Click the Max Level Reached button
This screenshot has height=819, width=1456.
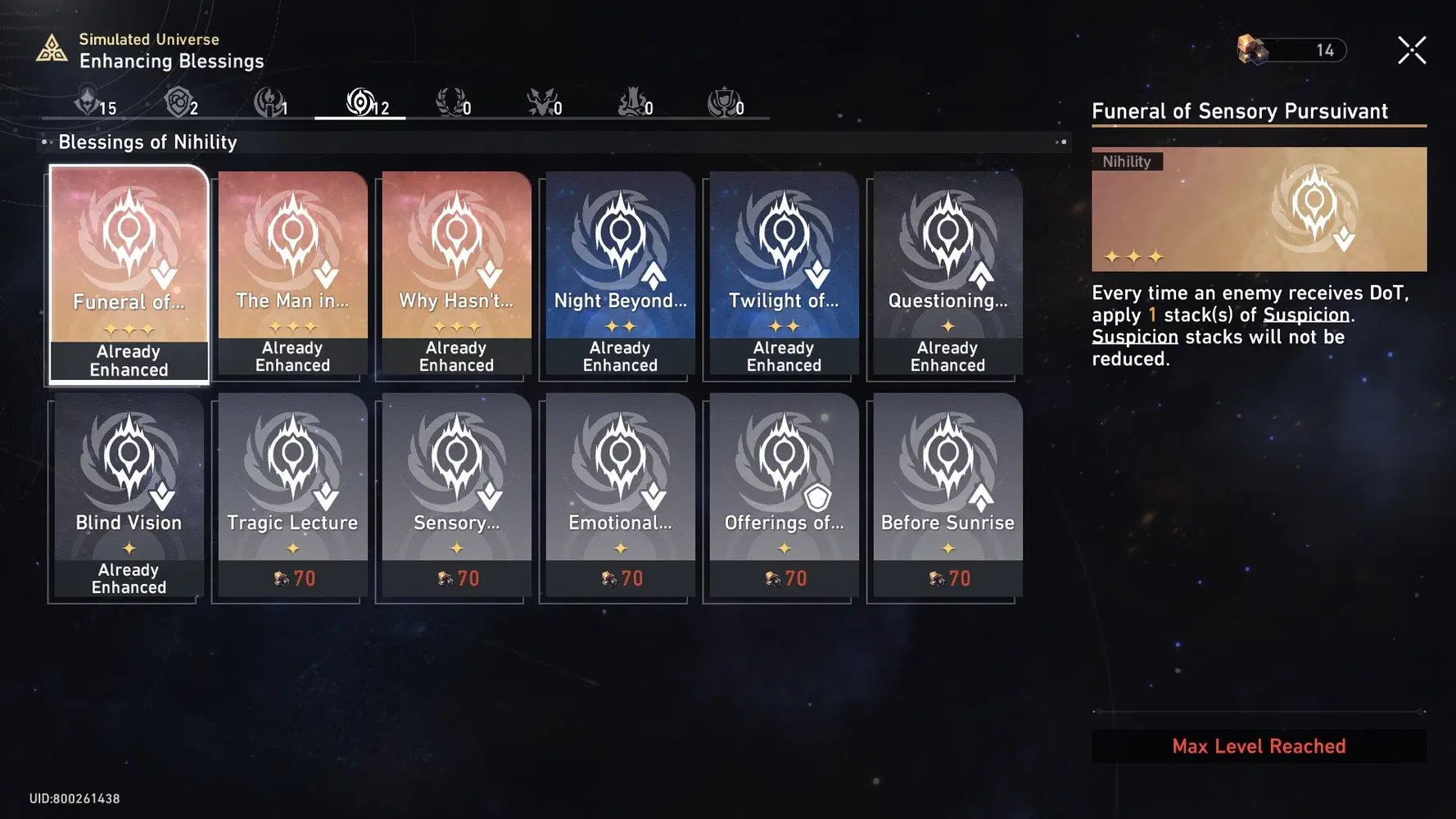coord(1259,745)
